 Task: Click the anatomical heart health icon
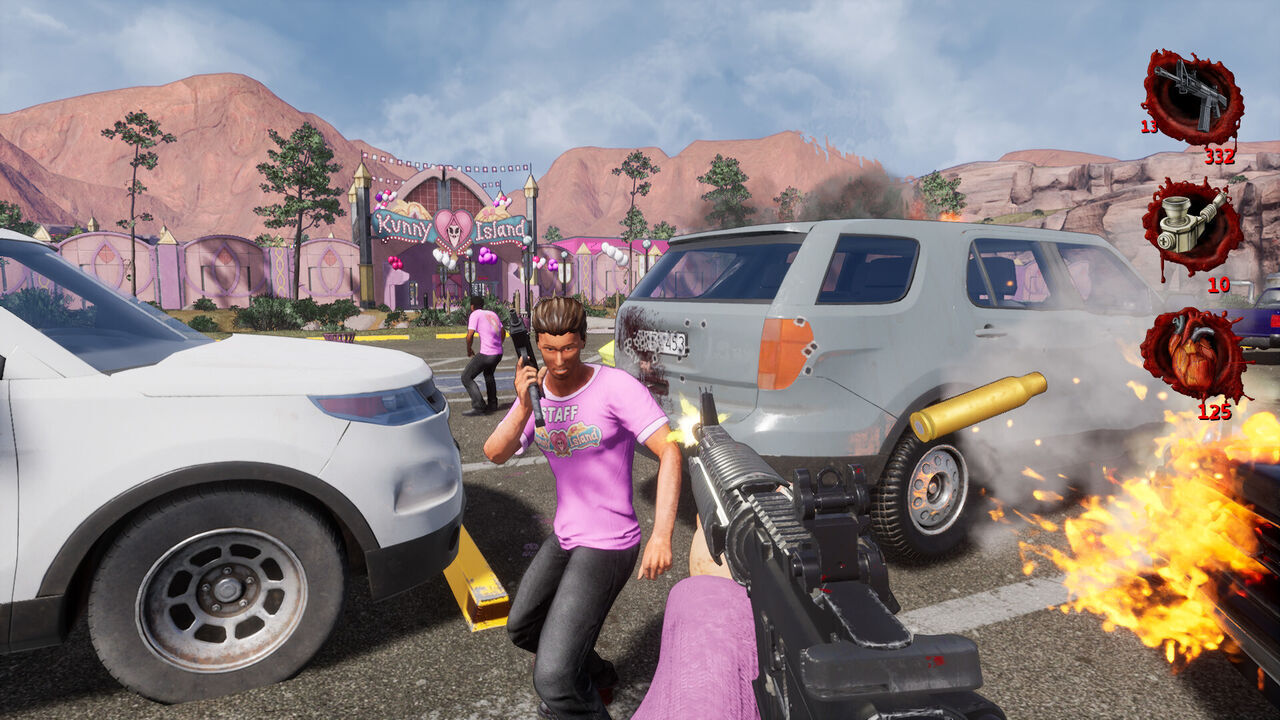[1193, 354]
